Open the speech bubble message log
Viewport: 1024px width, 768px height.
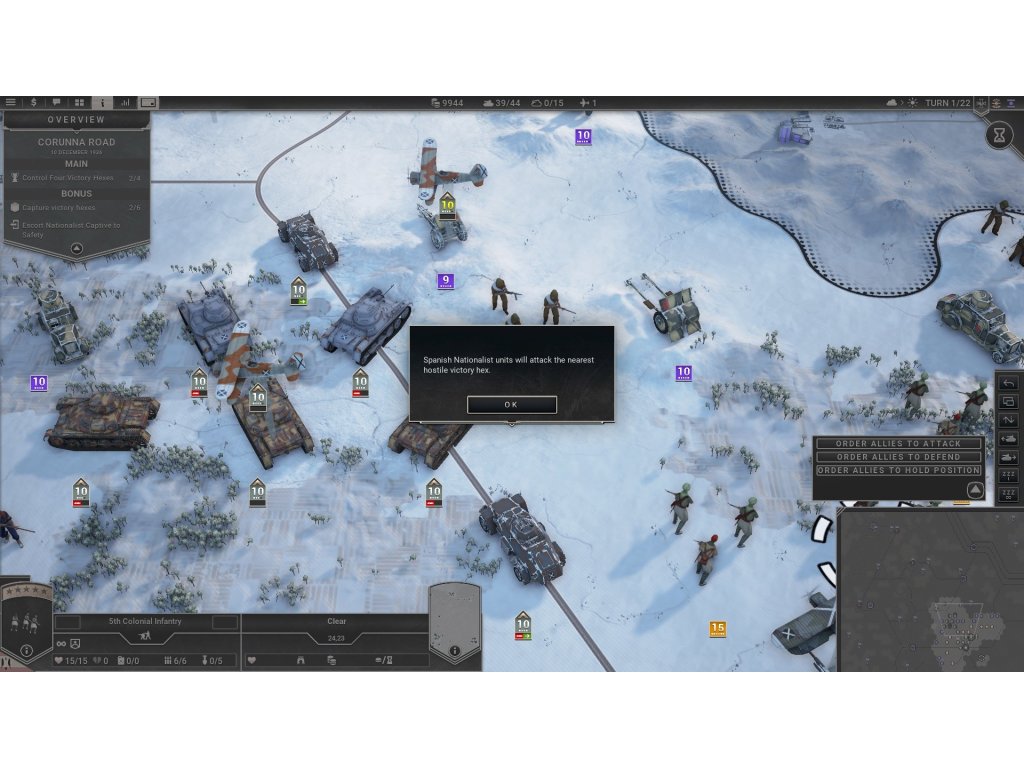(57, 102)
